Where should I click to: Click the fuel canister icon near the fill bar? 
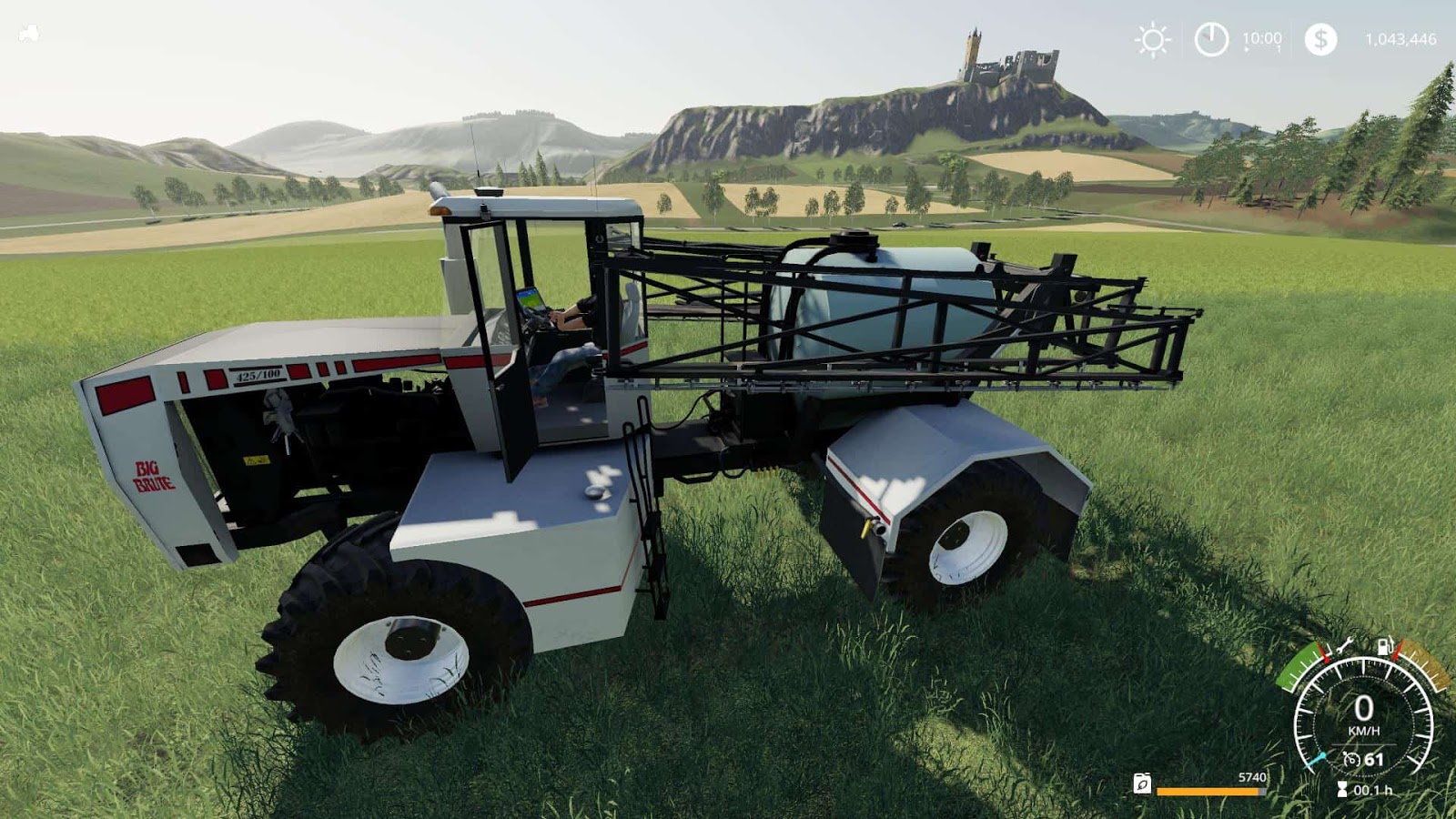pyautogui.click(x=1141, y=784)
